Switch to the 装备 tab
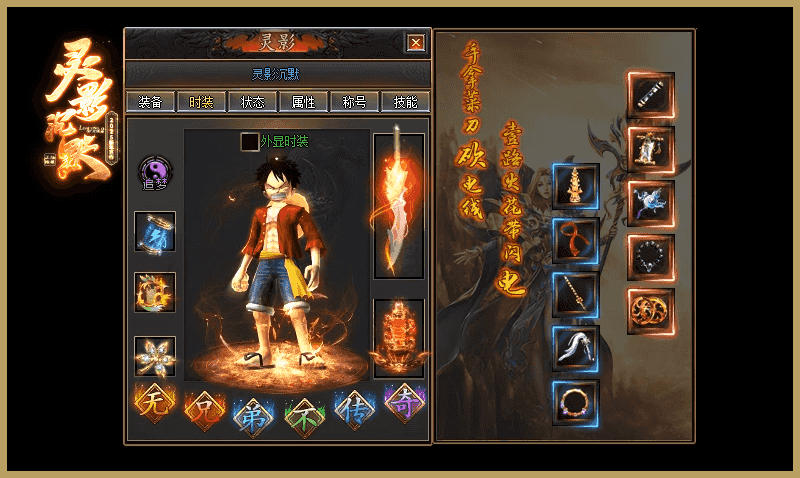The height and width of the screenshot is (478, 800). [x=151, y=102]
